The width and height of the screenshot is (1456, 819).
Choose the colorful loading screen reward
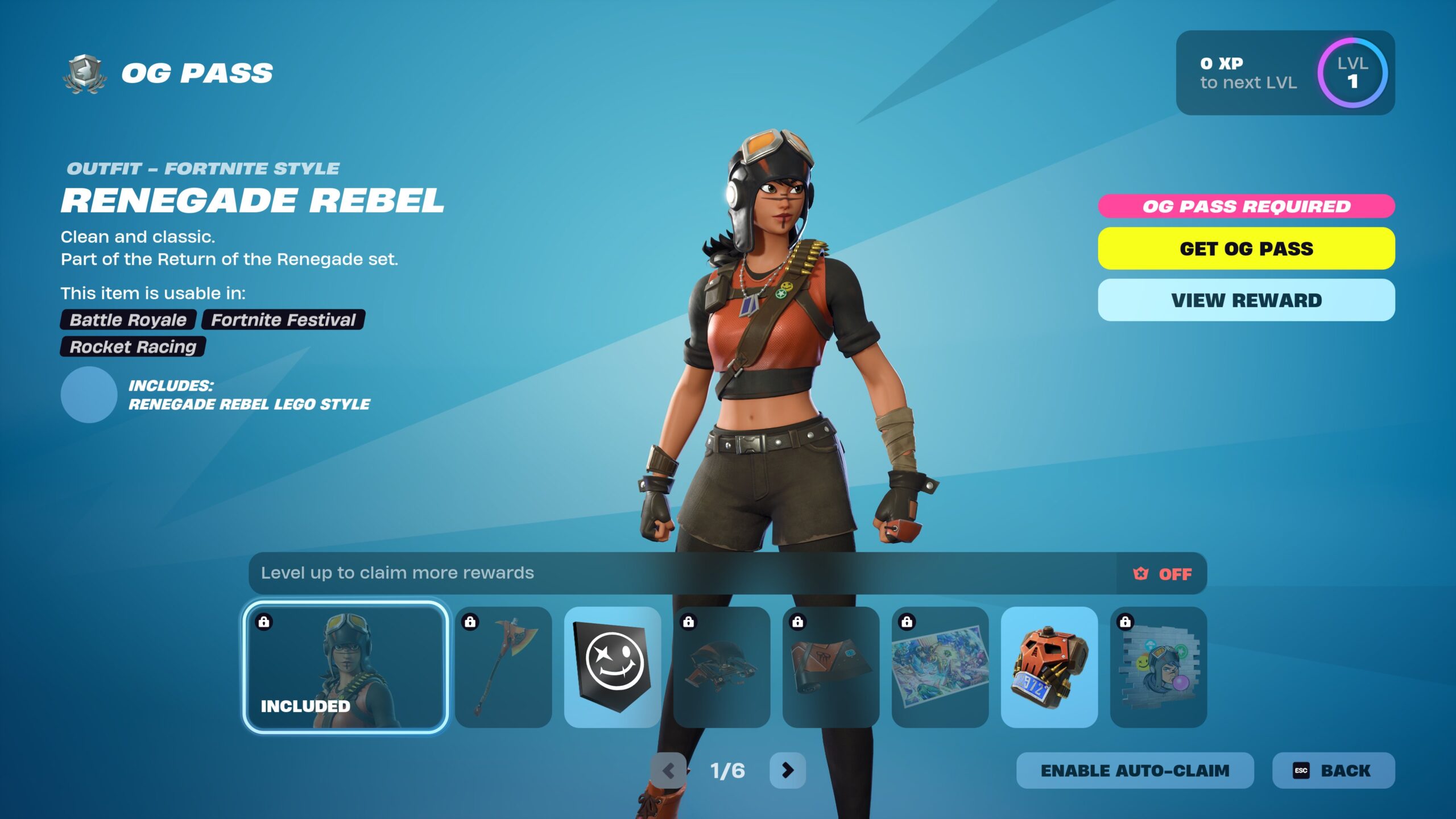[x=940, y=667]
